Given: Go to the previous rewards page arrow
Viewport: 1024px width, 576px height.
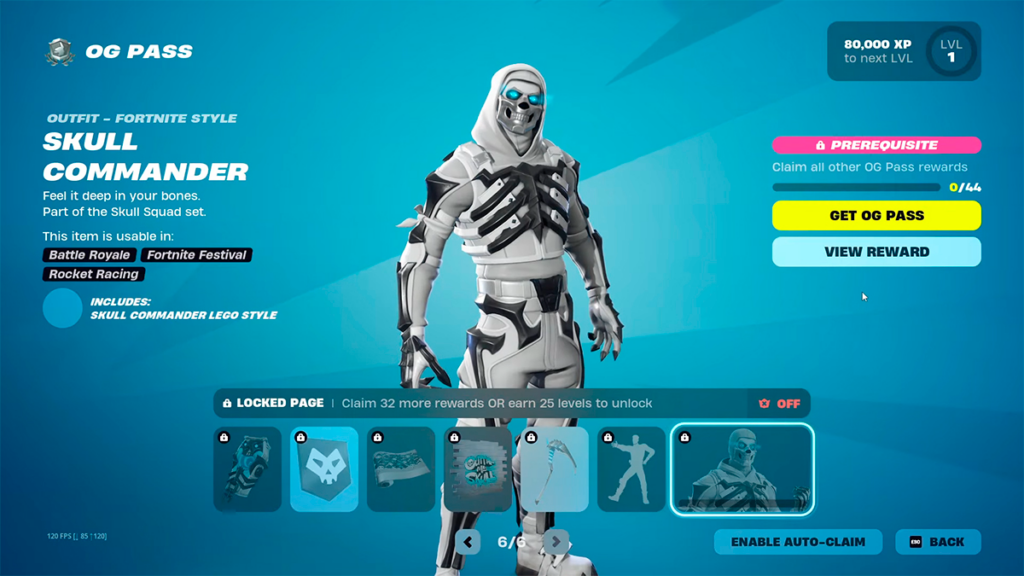Looking at the screenshot, I should [x=468, y=542].
